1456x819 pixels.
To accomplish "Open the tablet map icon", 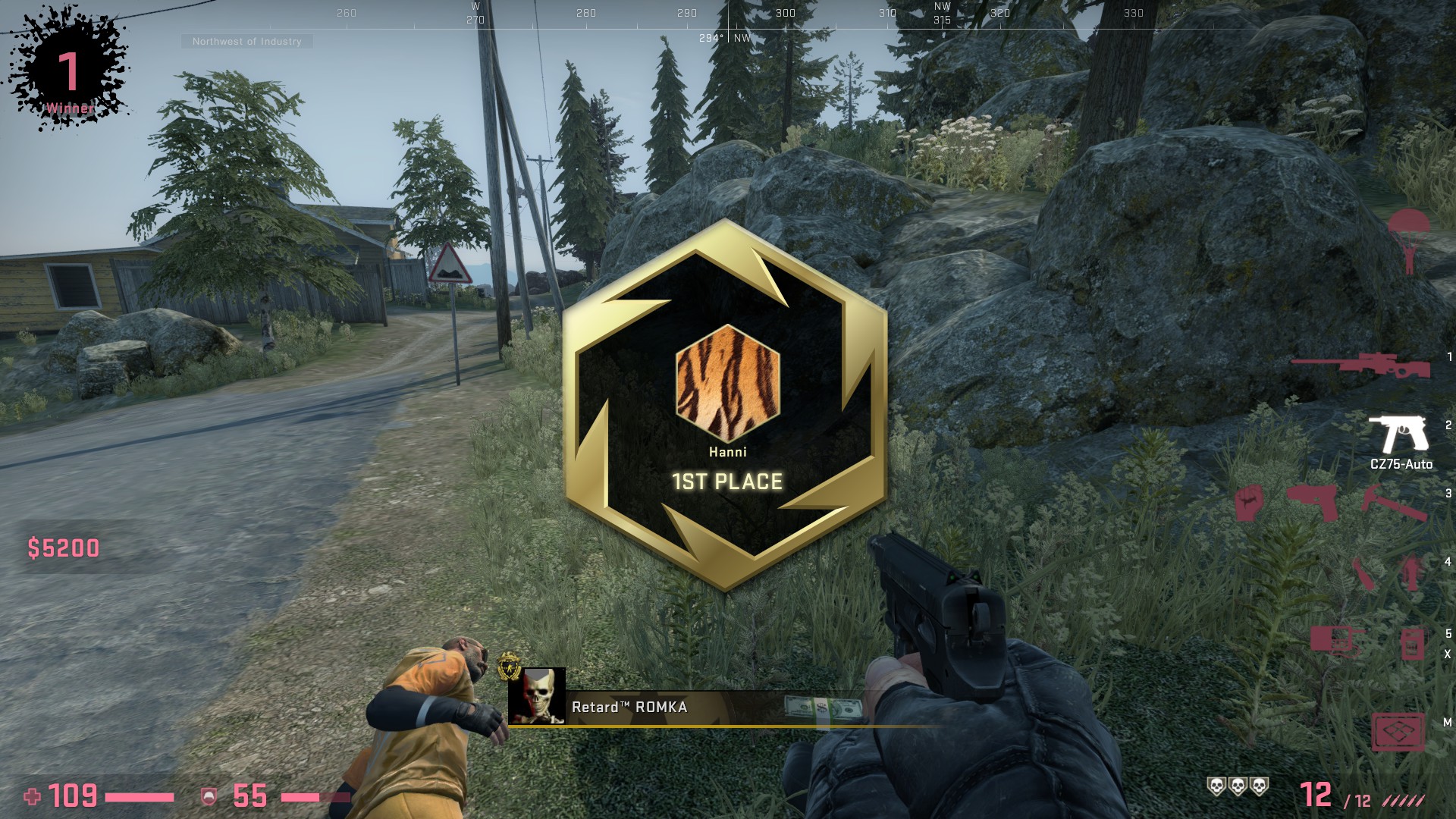I will click(x=1398, y=732).
